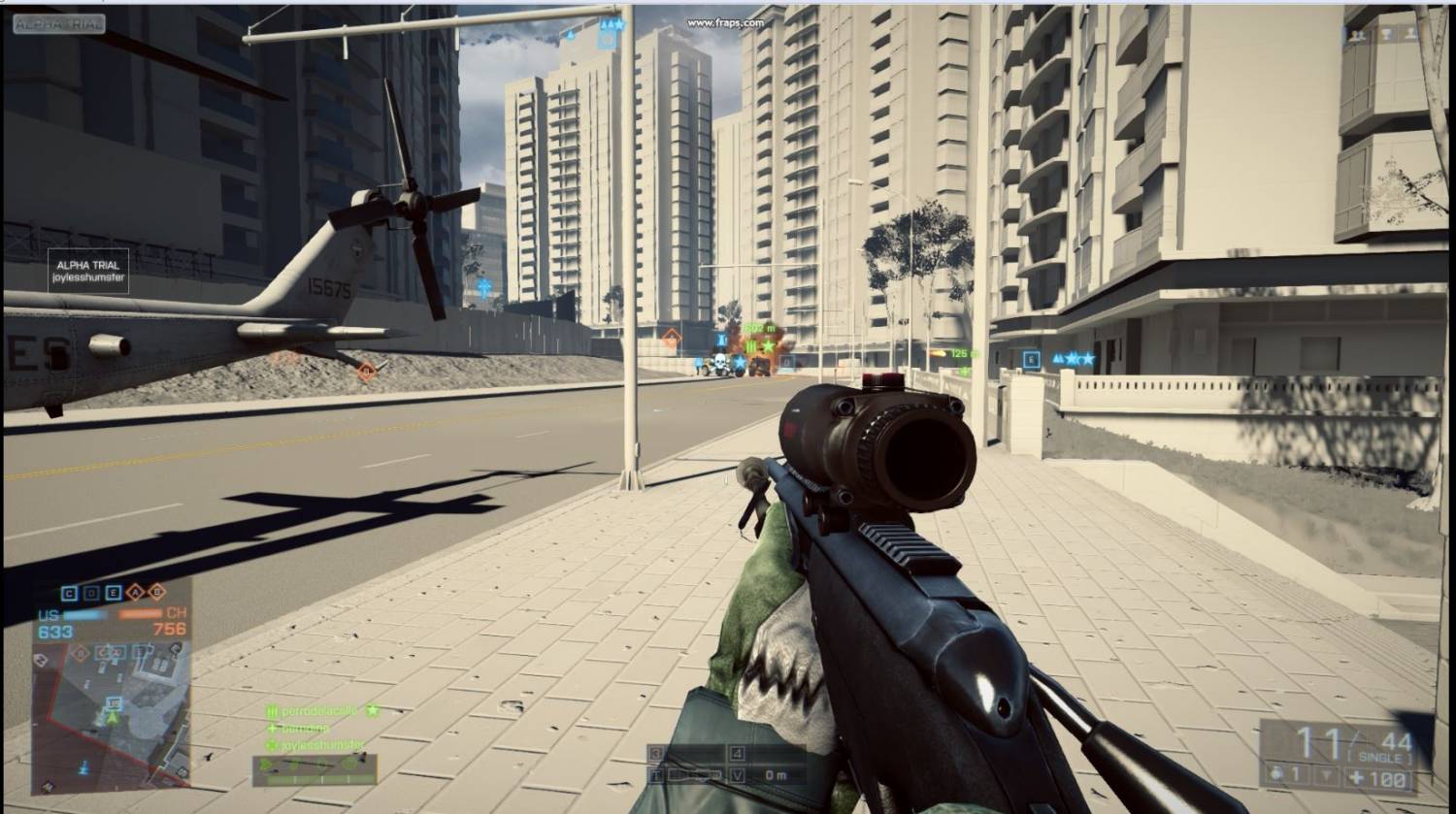Click the orange A flag indicator
The image size is (1456, 814).
coord(135,593)
